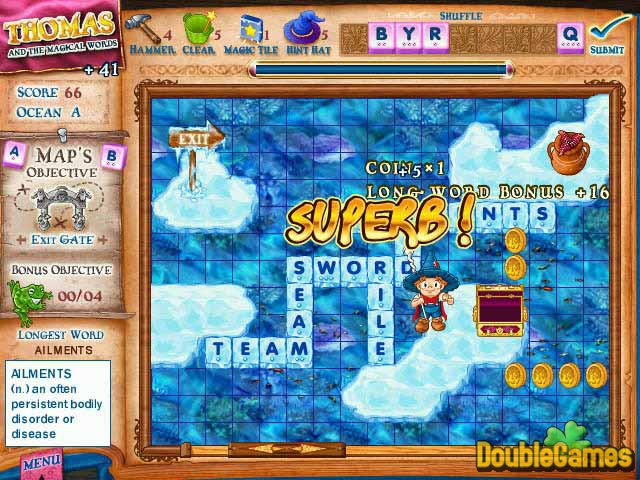Select the S tile ending NTS on board
The image size is (640, 480).
pos(541,213)
